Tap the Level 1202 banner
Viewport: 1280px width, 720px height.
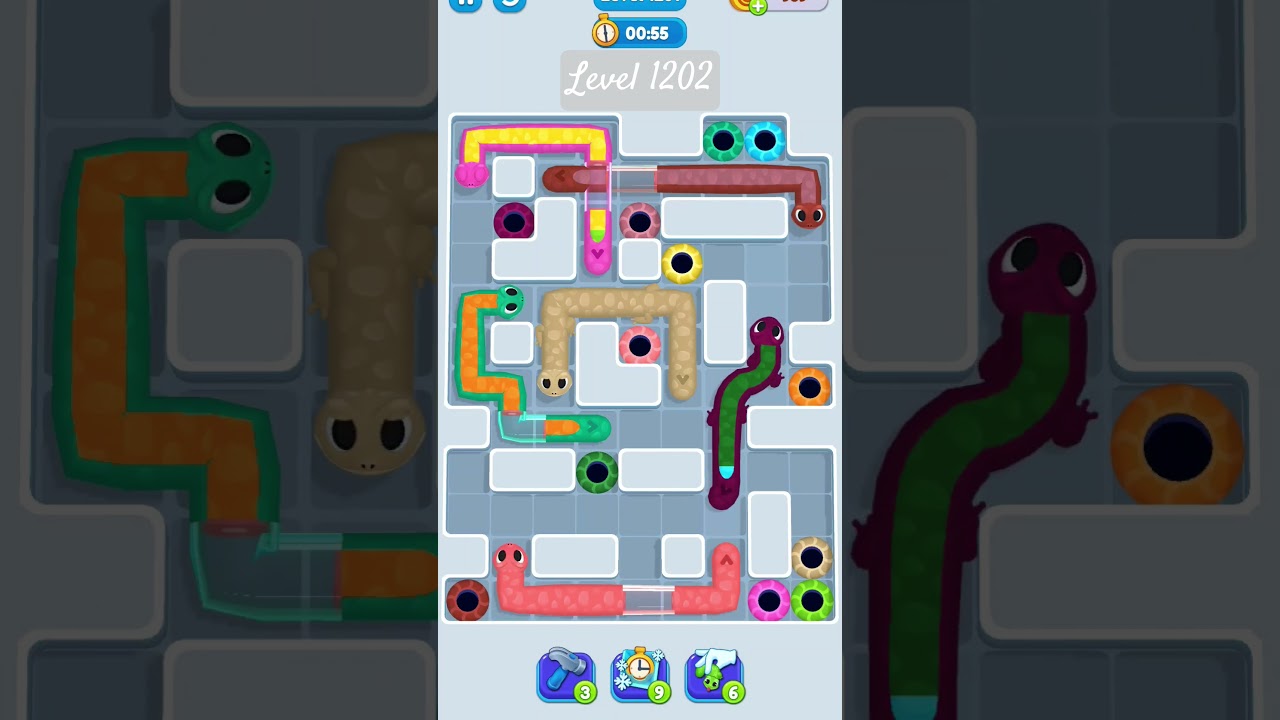click(639, 80)
